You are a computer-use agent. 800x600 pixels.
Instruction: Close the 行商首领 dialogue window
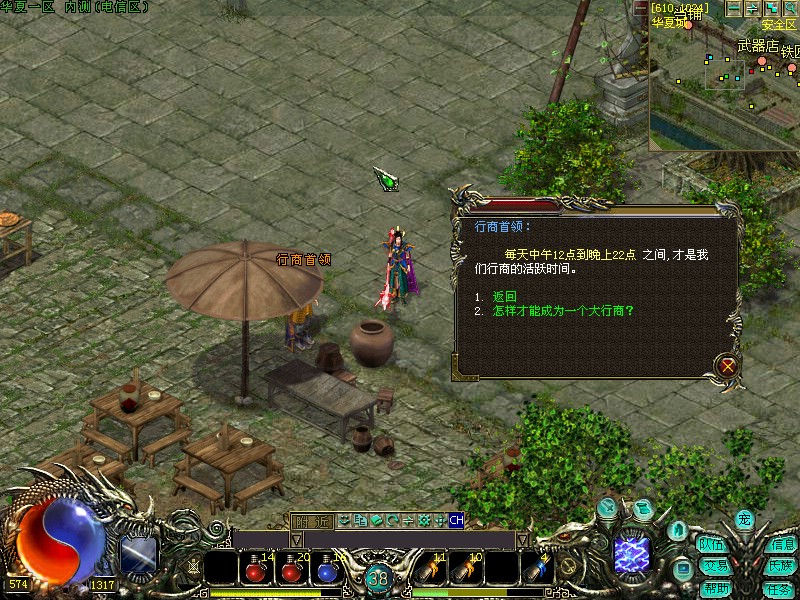tap(728, 366)
